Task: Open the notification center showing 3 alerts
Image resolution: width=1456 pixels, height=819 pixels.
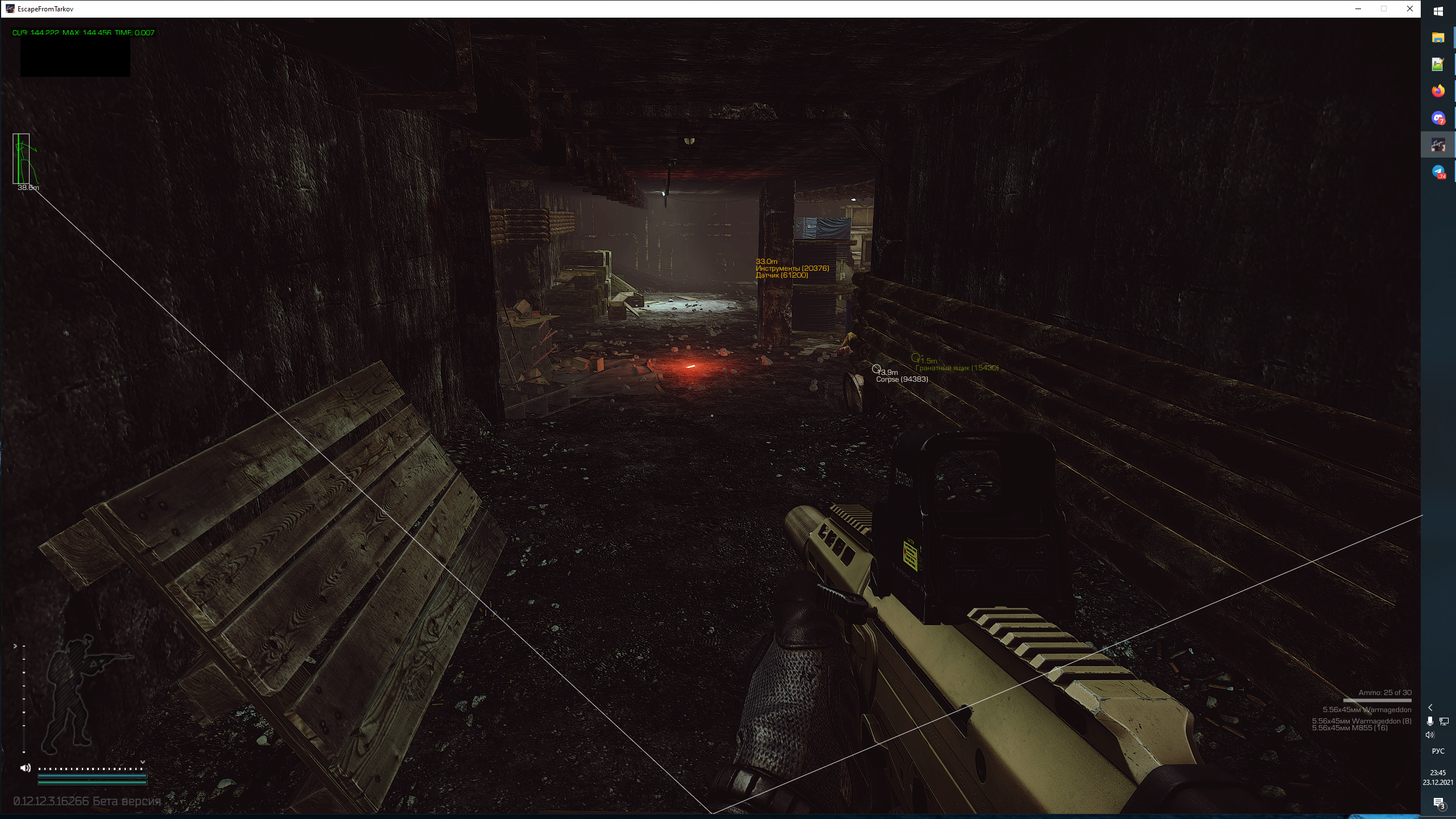Action: pos(1440,803)
